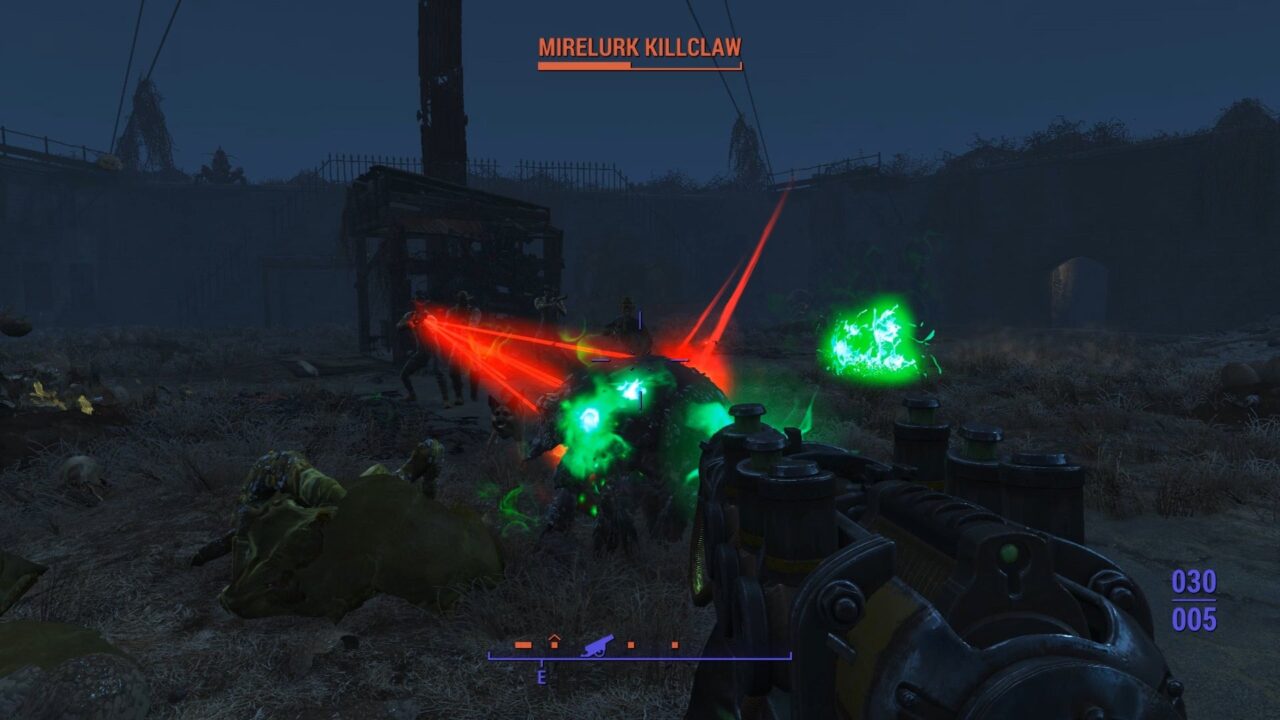Click the left end tick of the compass bar
Image resolution: width=1280 pixels, height=720 pixels.
pos(489,655)
